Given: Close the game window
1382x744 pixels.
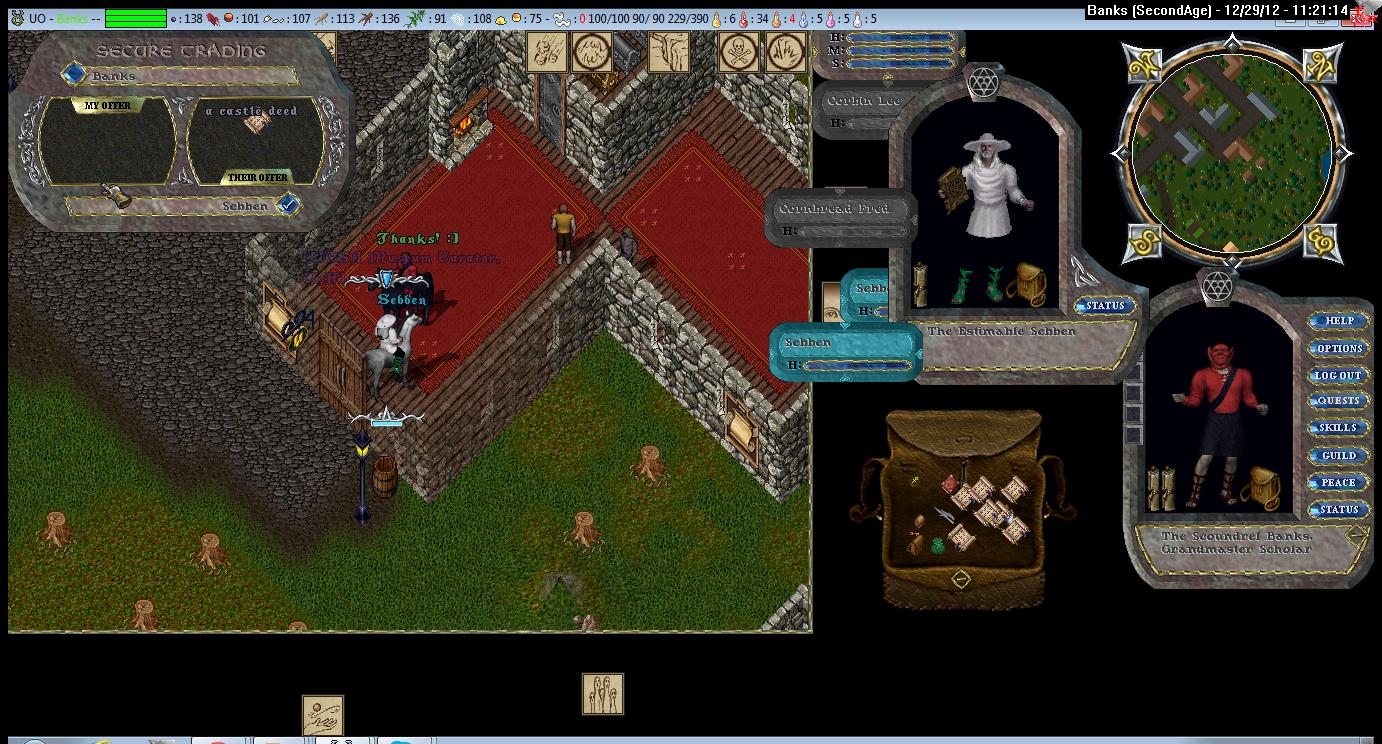Looking at the screenshot, I should click(1361, 14).
